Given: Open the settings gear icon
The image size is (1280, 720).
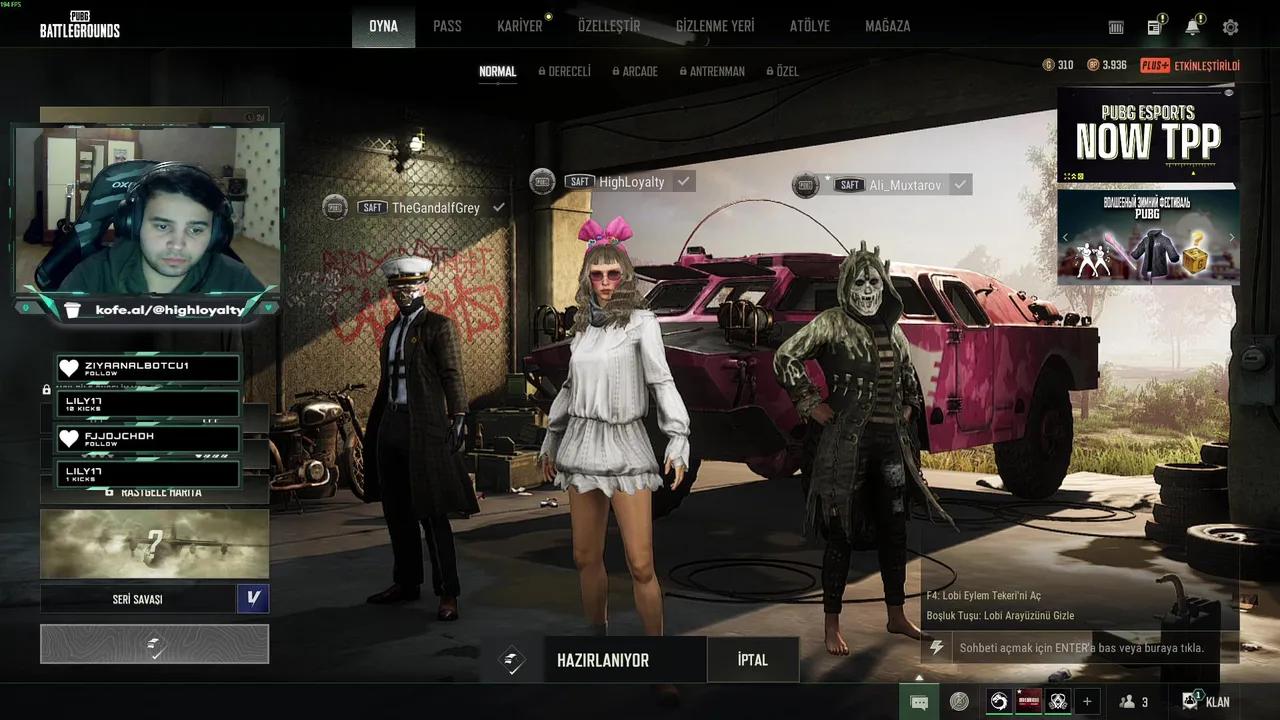Looking at the screenshot, I should click(x=1230, y=27).
